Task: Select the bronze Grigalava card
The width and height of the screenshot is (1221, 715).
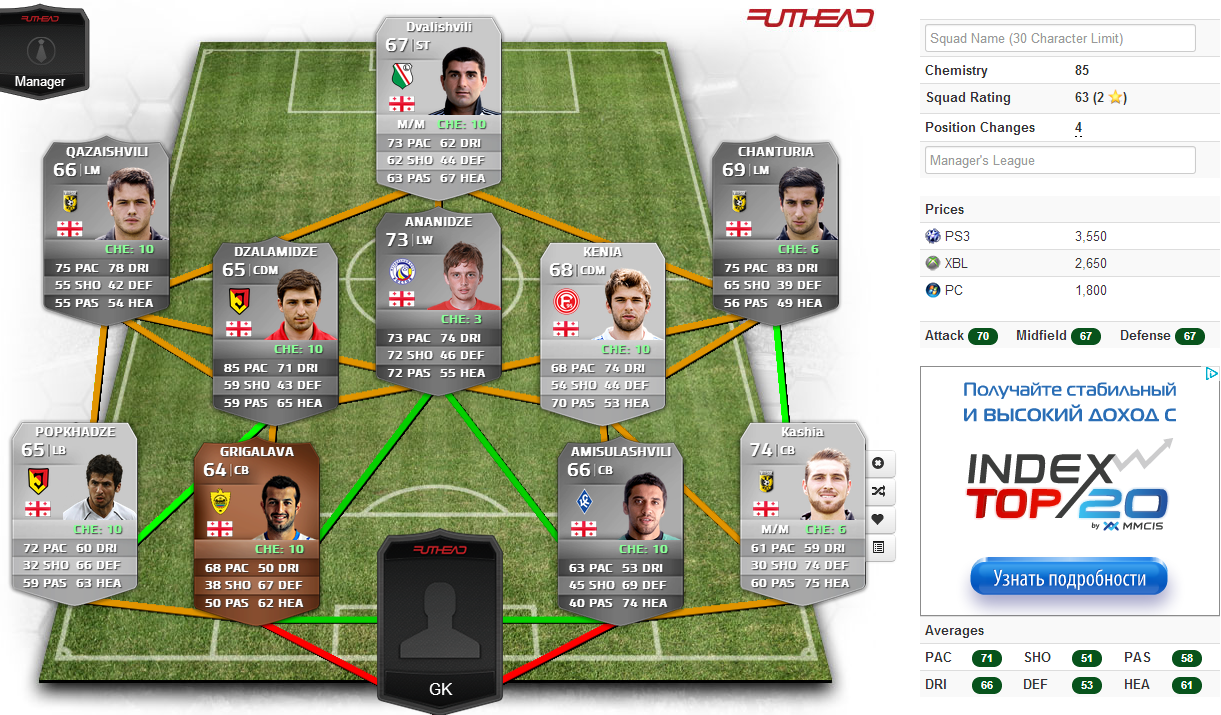Action: (256, 530)
